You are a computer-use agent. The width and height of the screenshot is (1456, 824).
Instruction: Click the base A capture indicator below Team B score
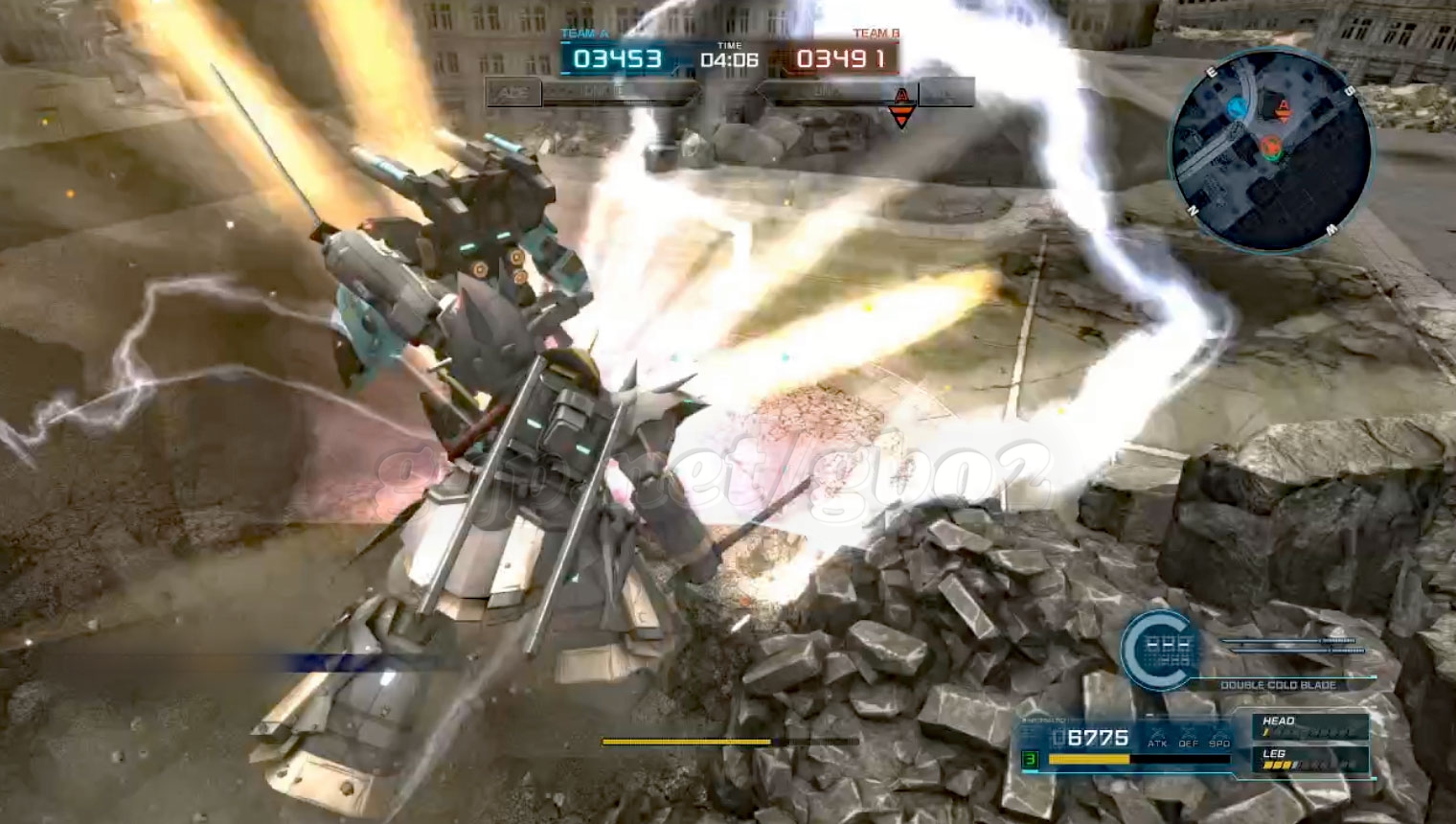900,105
